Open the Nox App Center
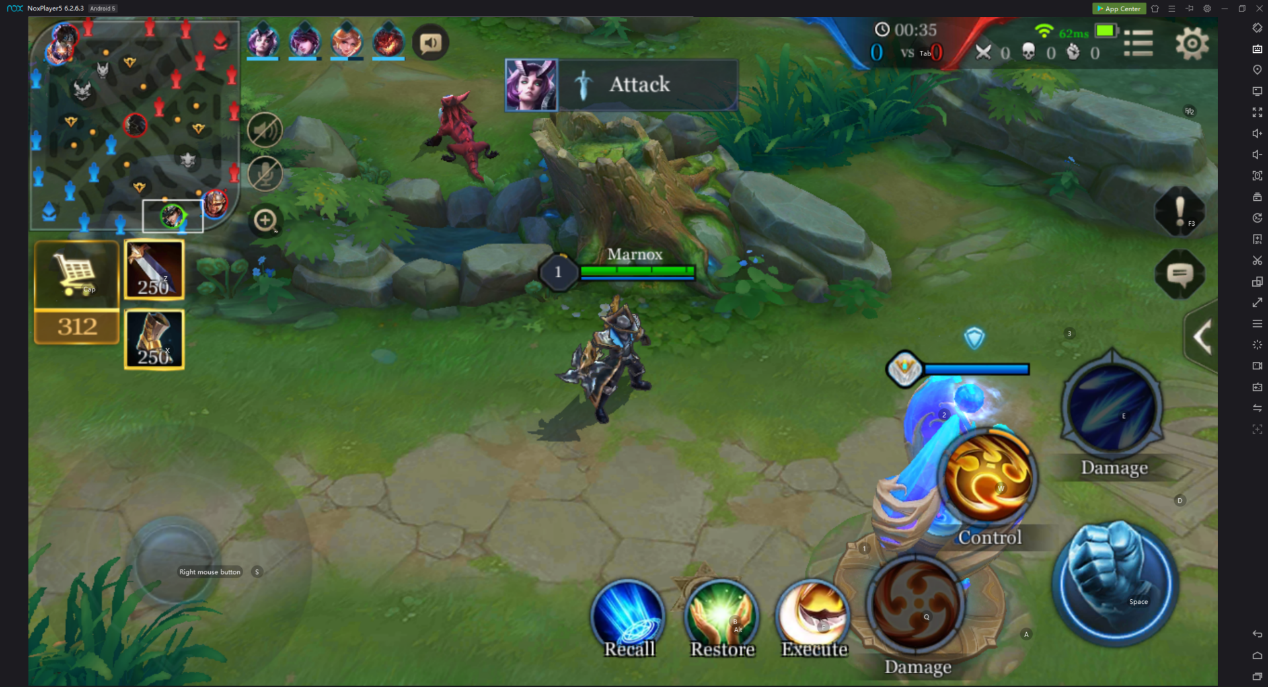 tap(1118, 8)
